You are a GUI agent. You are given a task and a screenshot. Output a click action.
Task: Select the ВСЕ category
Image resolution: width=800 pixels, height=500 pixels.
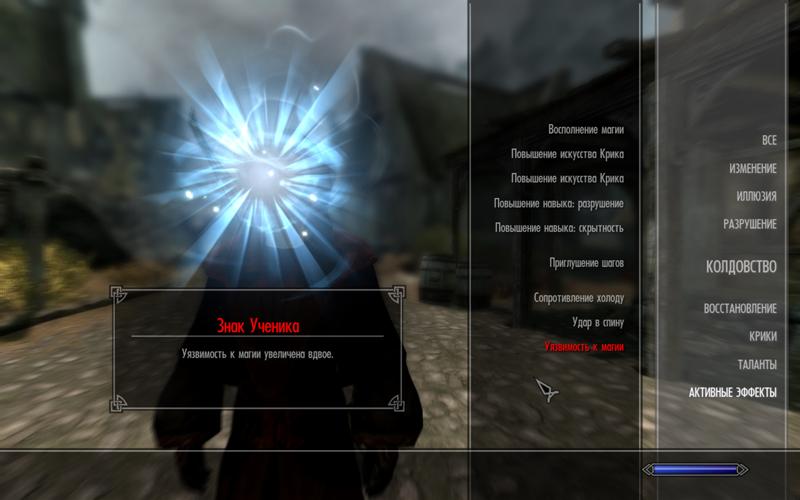point(768,140)
